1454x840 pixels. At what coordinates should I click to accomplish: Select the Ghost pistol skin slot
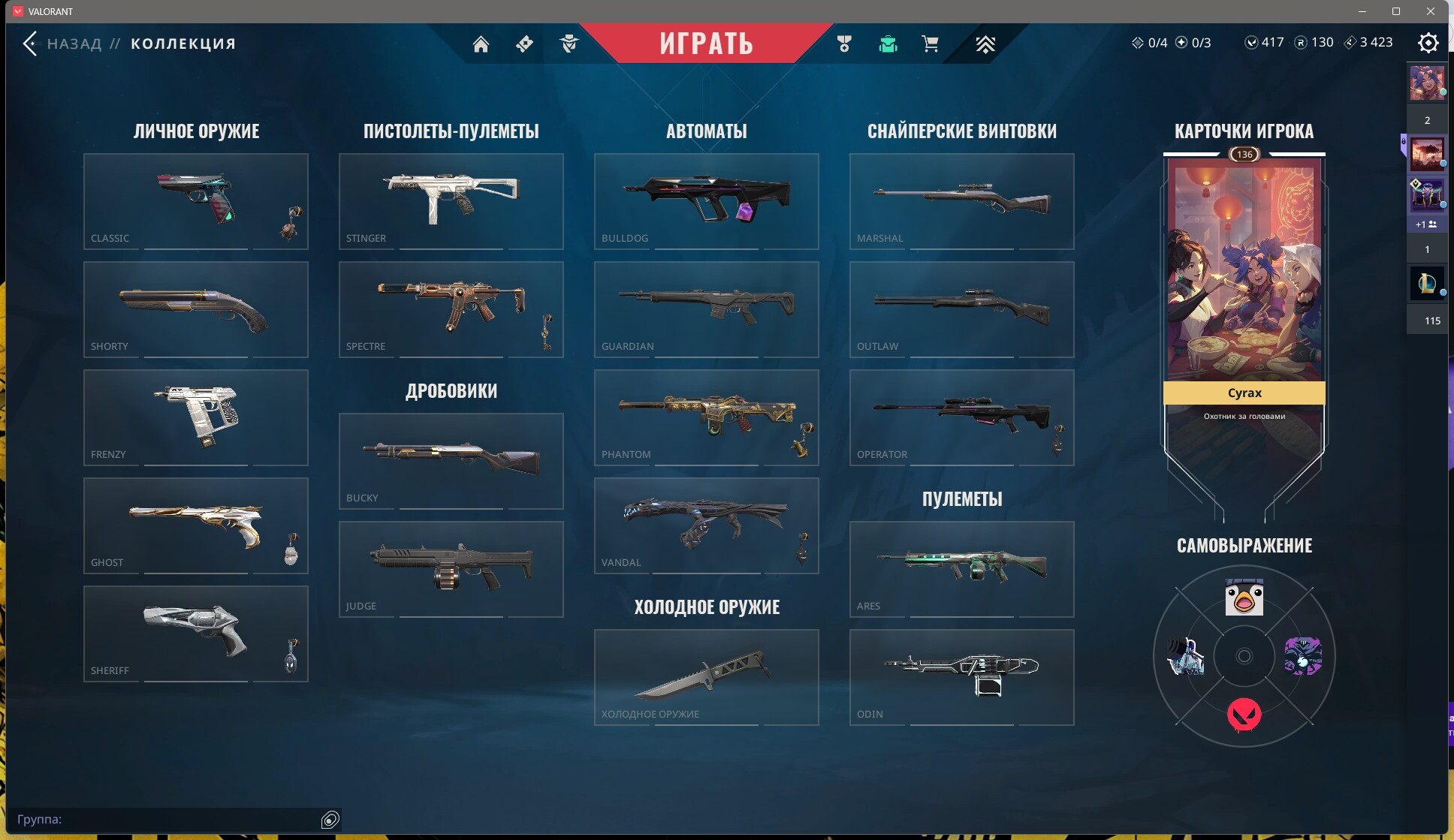195,525
